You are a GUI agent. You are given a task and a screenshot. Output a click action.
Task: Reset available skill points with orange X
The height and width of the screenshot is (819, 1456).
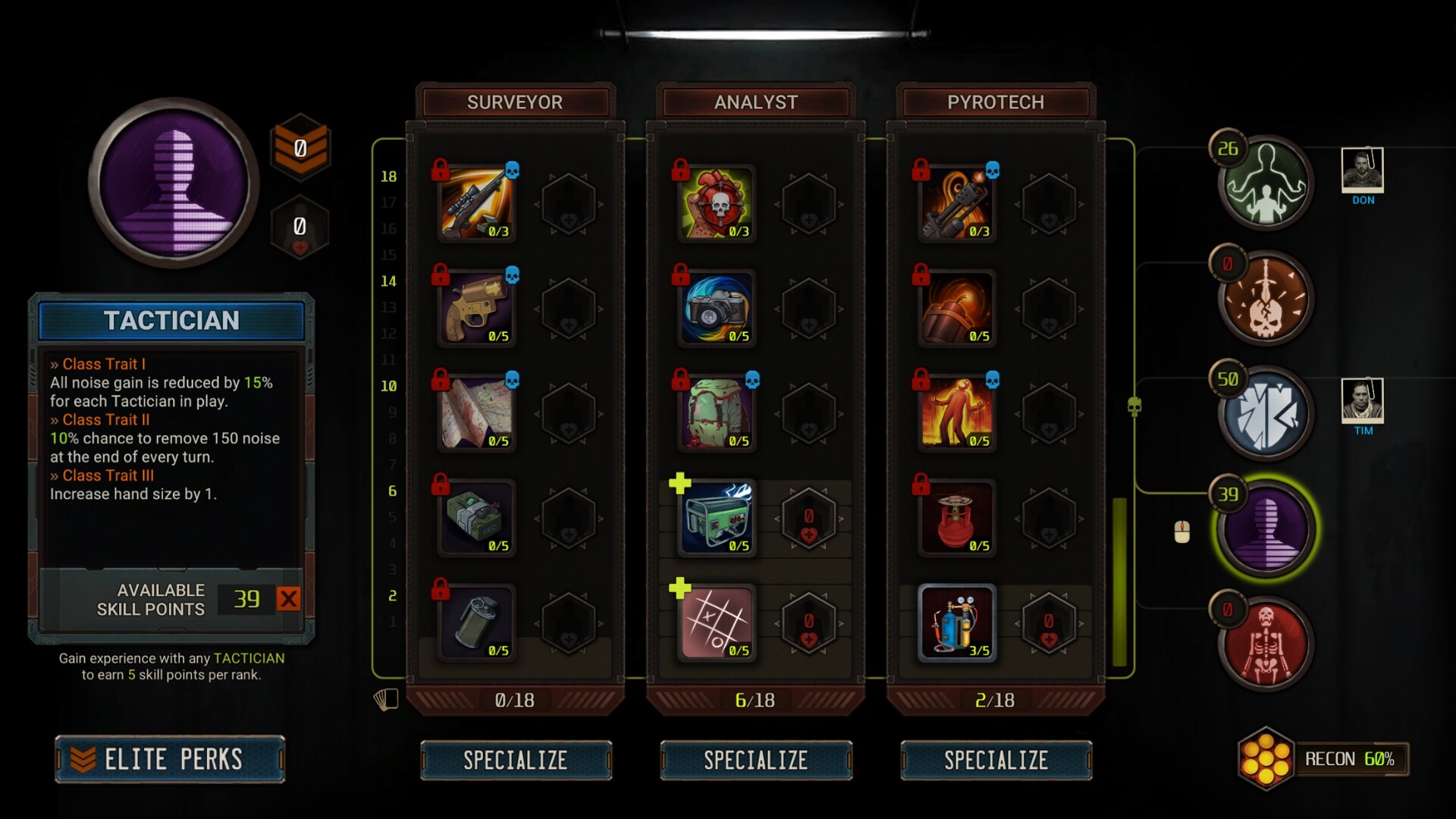288,599
